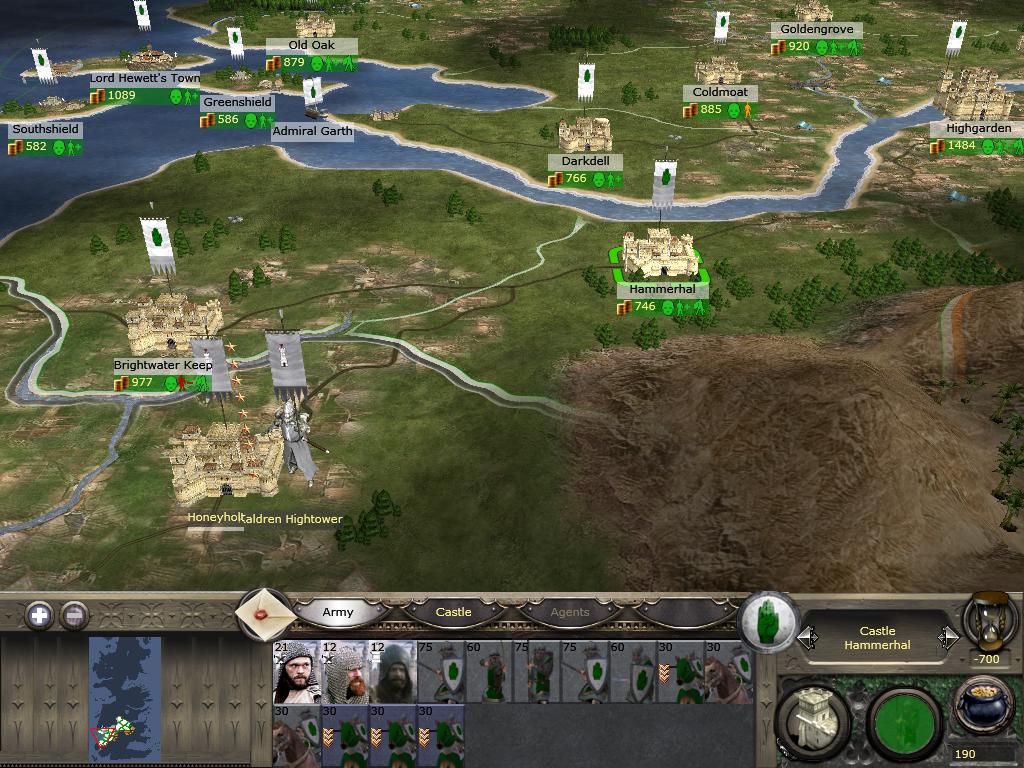
Task: Switch to the Army tab
Action: [338, 612]
